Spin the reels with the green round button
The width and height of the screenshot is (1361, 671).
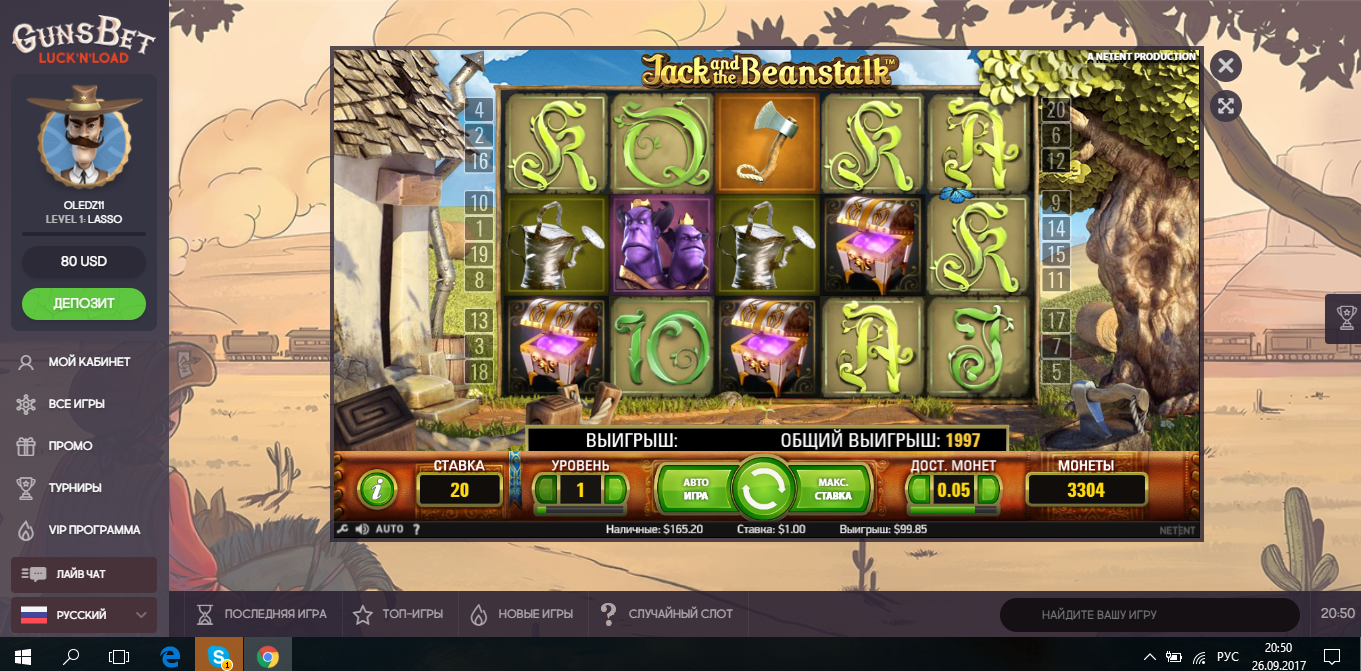pos(763,489)
